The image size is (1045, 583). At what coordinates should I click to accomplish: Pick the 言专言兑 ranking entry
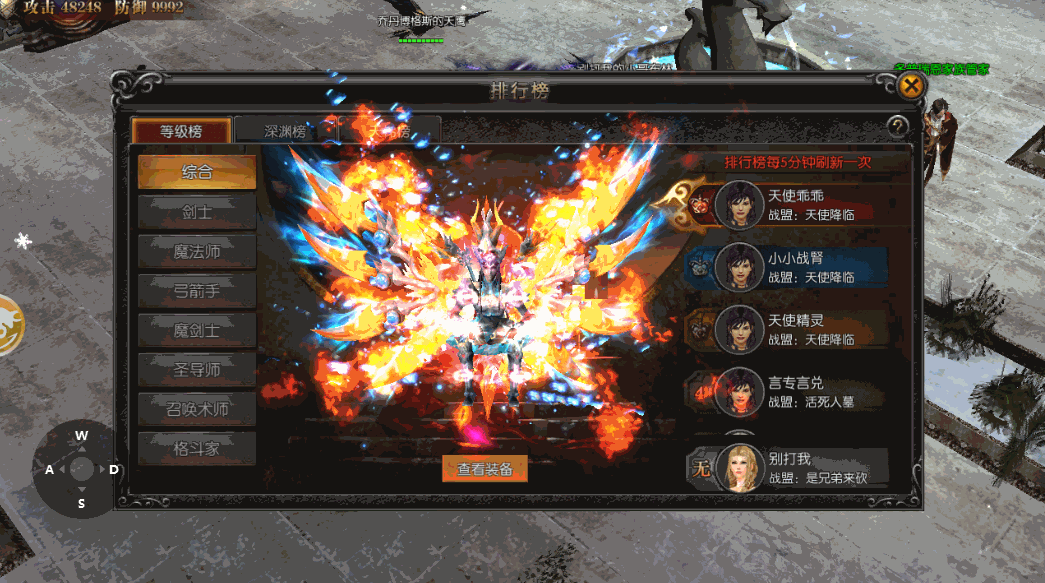click(800, 391)
